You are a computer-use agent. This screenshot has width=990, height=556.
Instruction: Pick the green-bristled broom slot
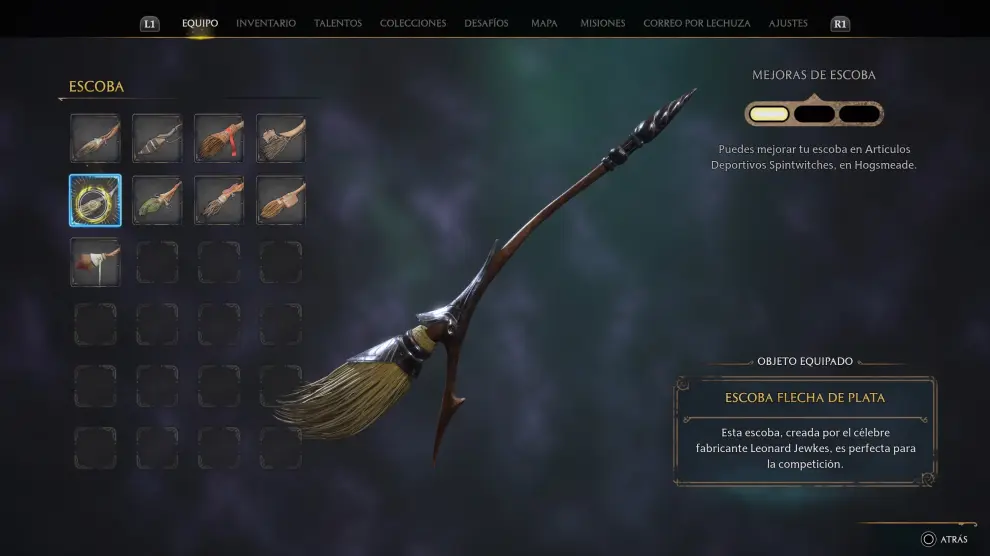157,200
